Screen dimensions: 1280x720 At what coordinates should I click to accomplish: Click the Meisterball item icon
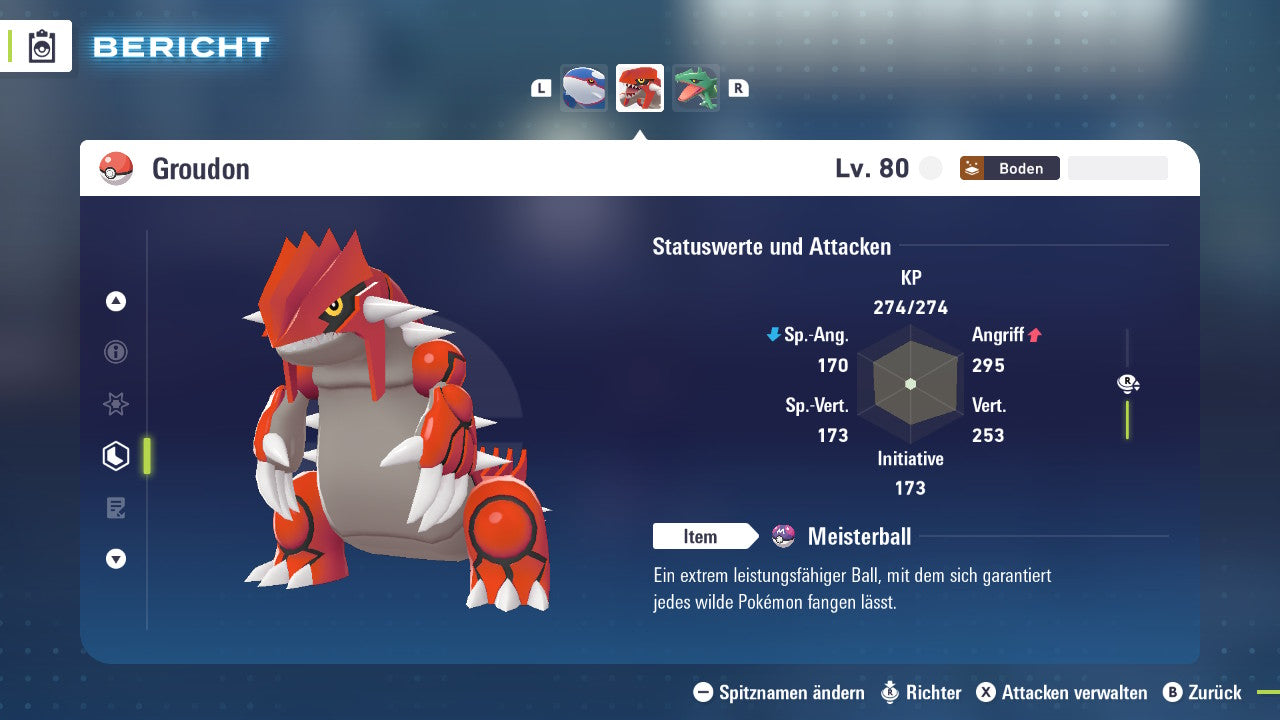pos(785,536)
